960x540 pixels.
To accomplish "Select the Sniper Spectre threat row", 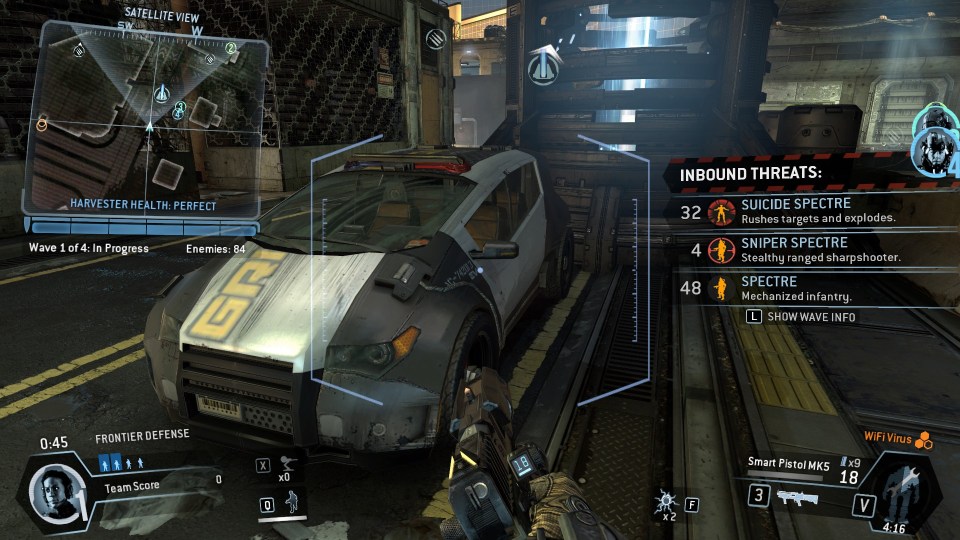I will (x=800, y=249).
